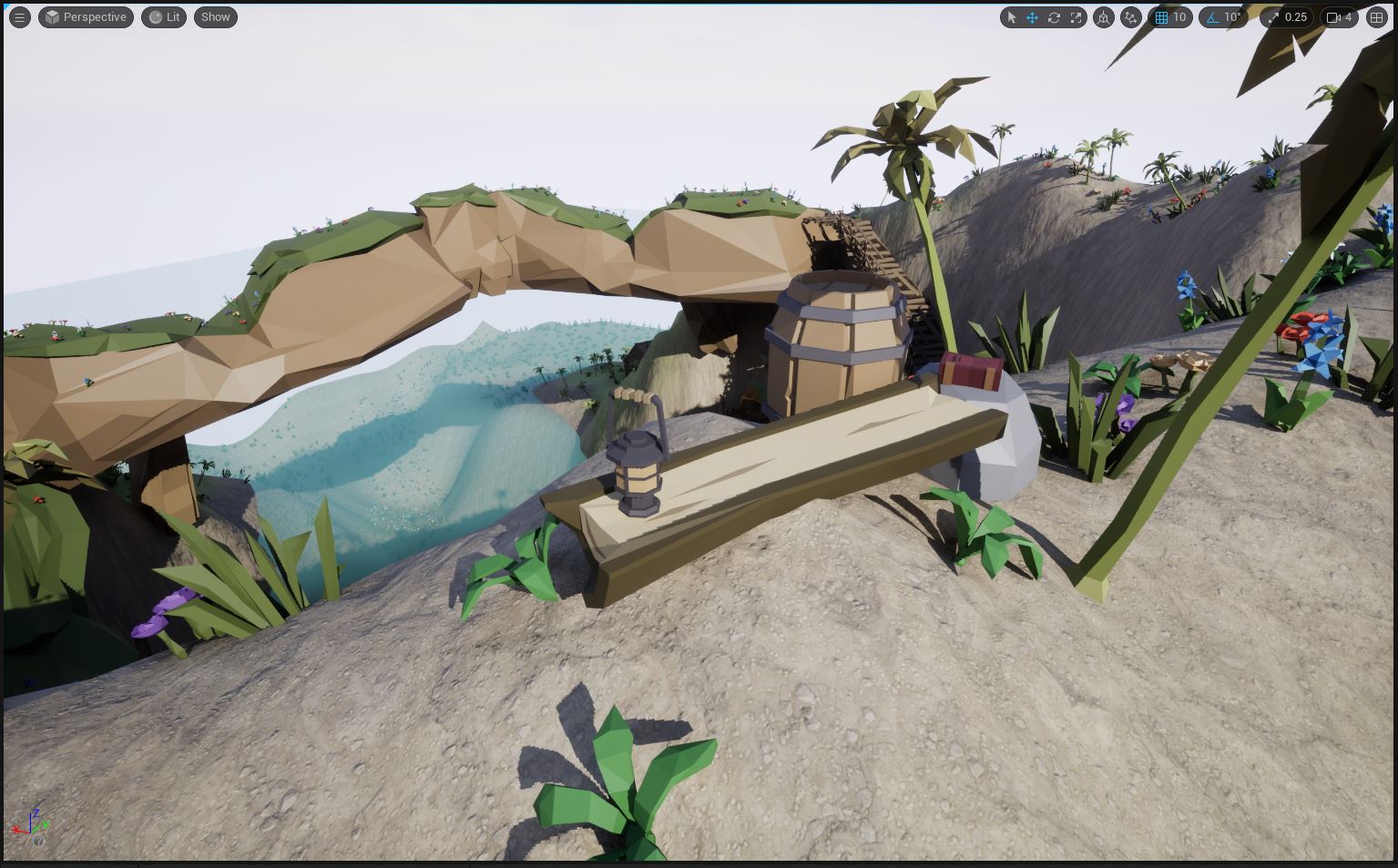Choose the Scale tool
This screenshot has height=868, width=1398.
pyautogui.click(x=1076, y=16)
